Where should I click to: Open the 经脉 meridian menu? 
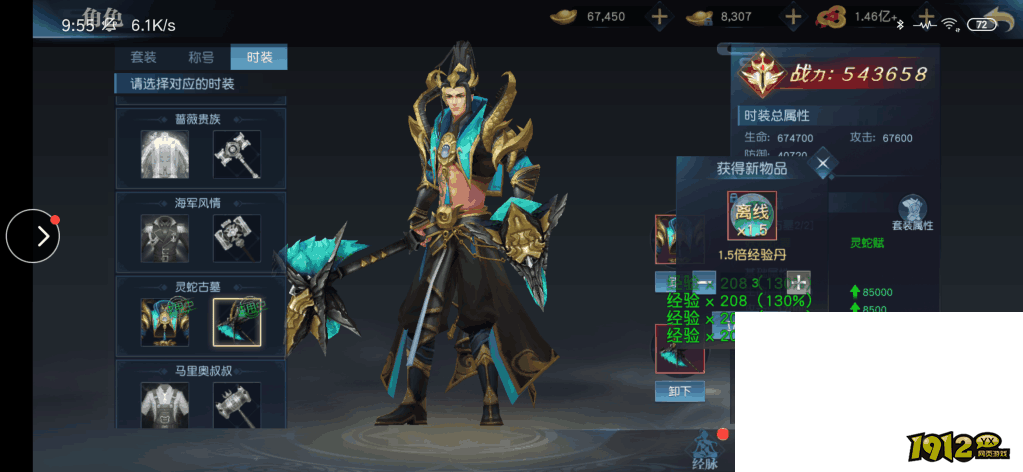[705, 450]
